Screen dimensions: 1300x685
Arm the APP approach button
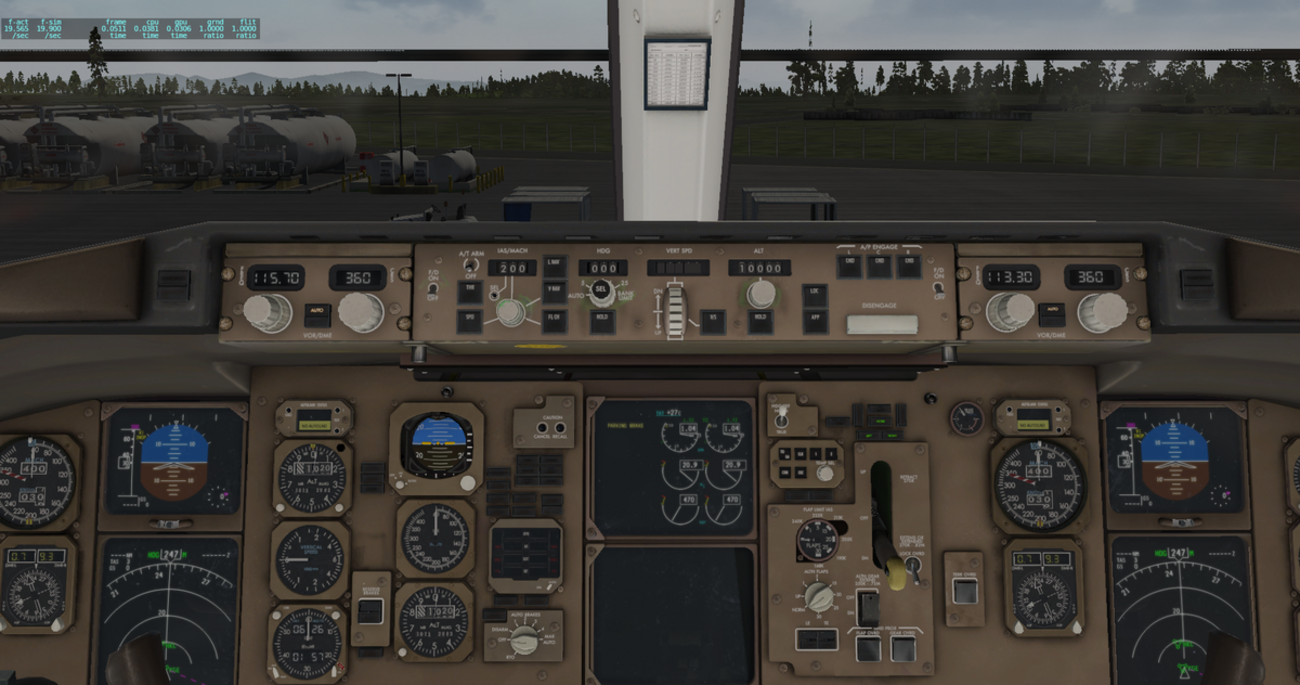tap(814, 322)
